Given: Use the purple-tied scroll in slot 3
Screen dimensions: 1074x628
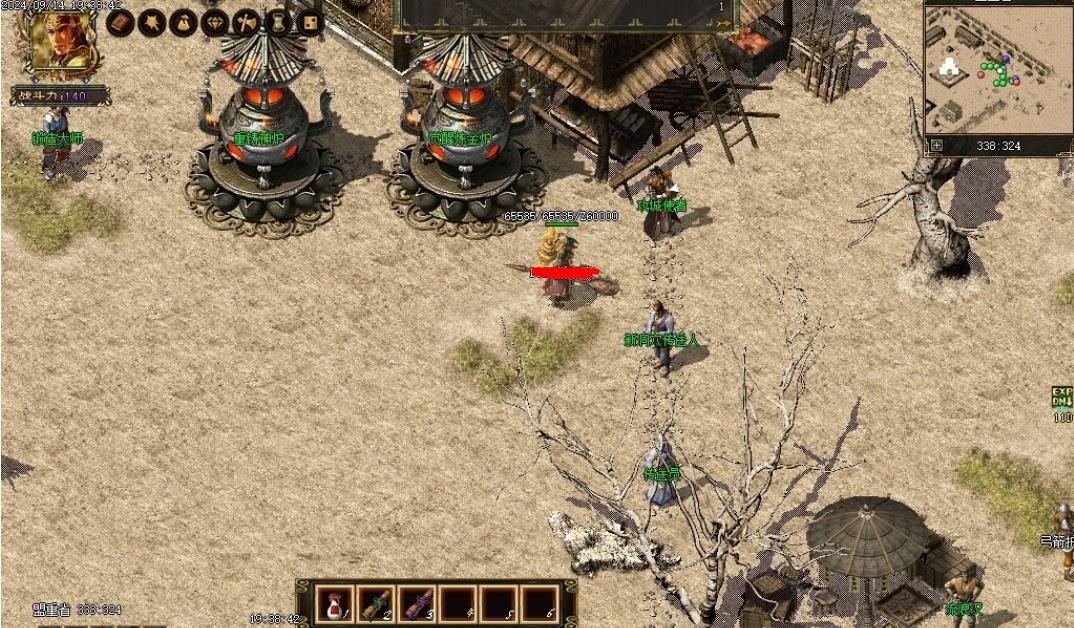Looking at the screenshot, I should [417, 603].
